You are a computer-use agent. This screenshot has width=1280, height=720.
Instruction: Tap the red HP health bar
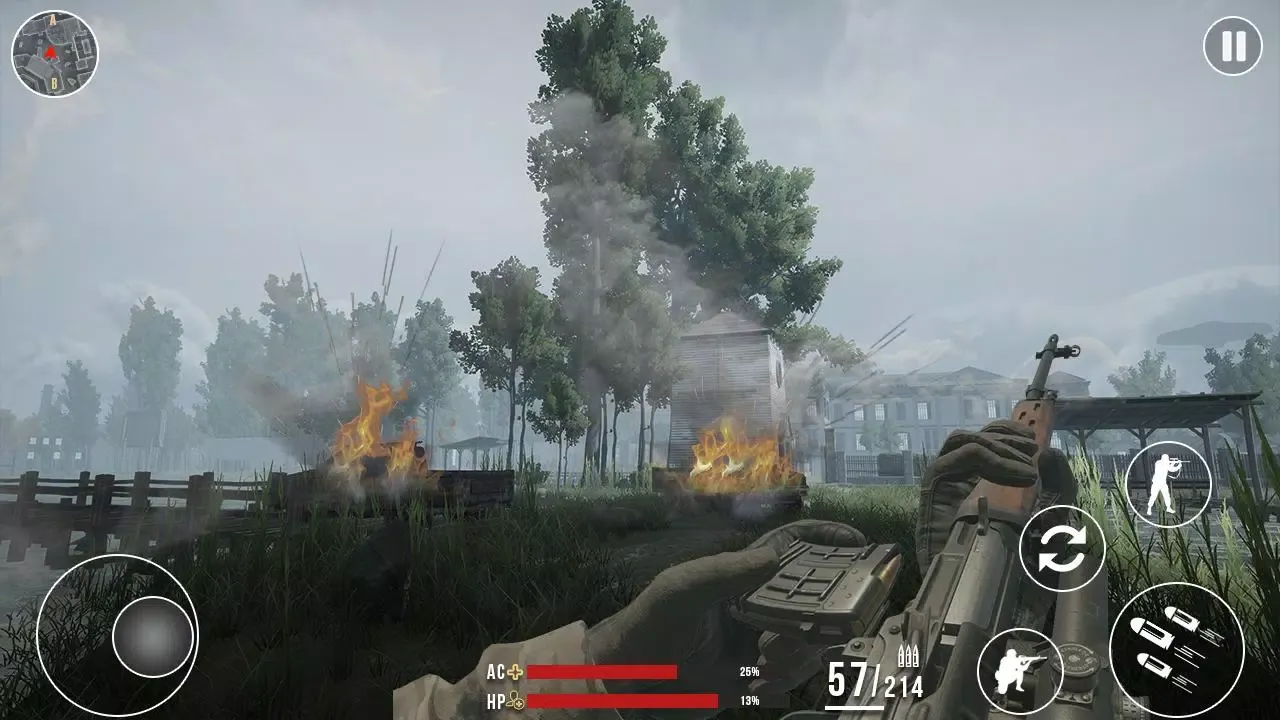(x=620, y=698)
